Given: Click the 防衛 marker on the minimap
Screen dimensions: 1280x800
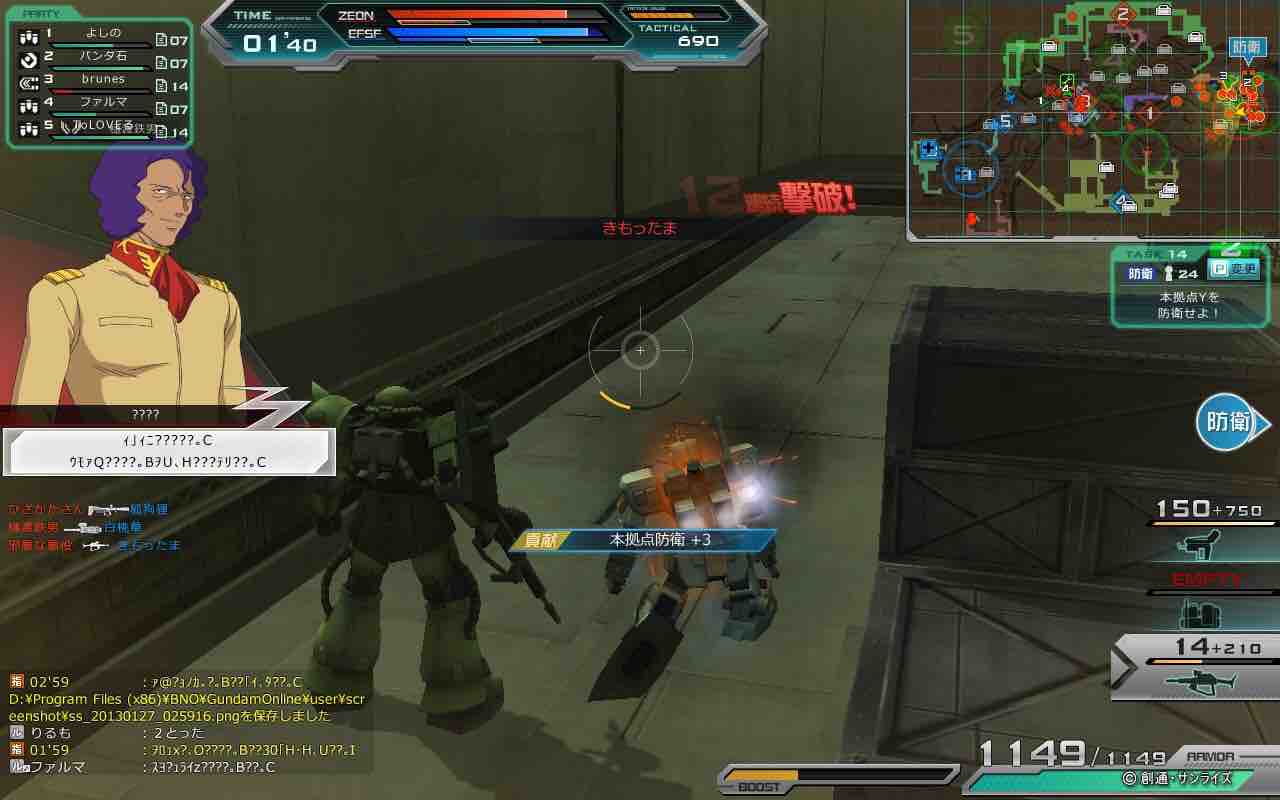Looking at the screenshot, I should pos(1246,48).
